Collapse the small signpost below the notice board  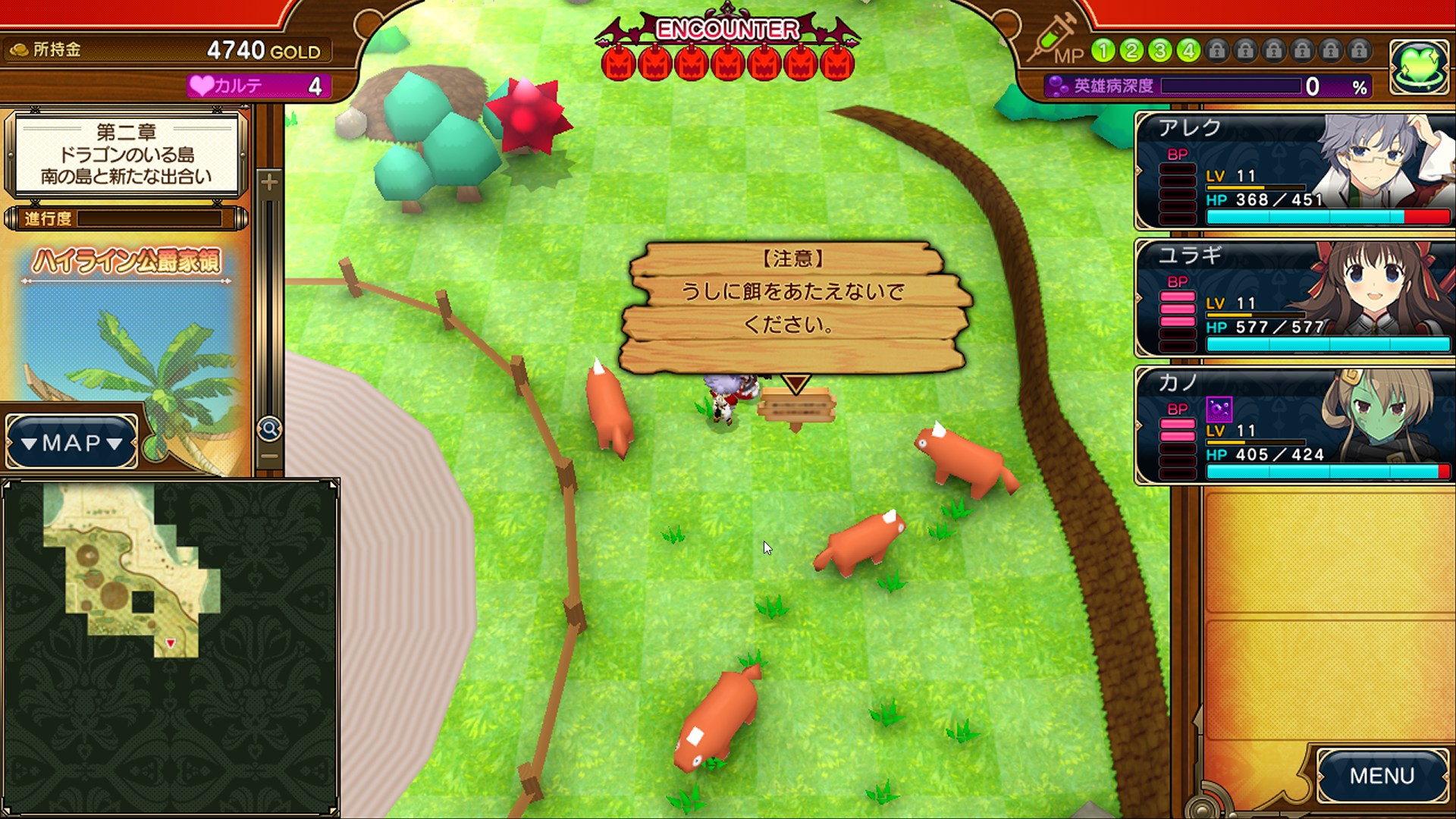[x=795, y=406]
